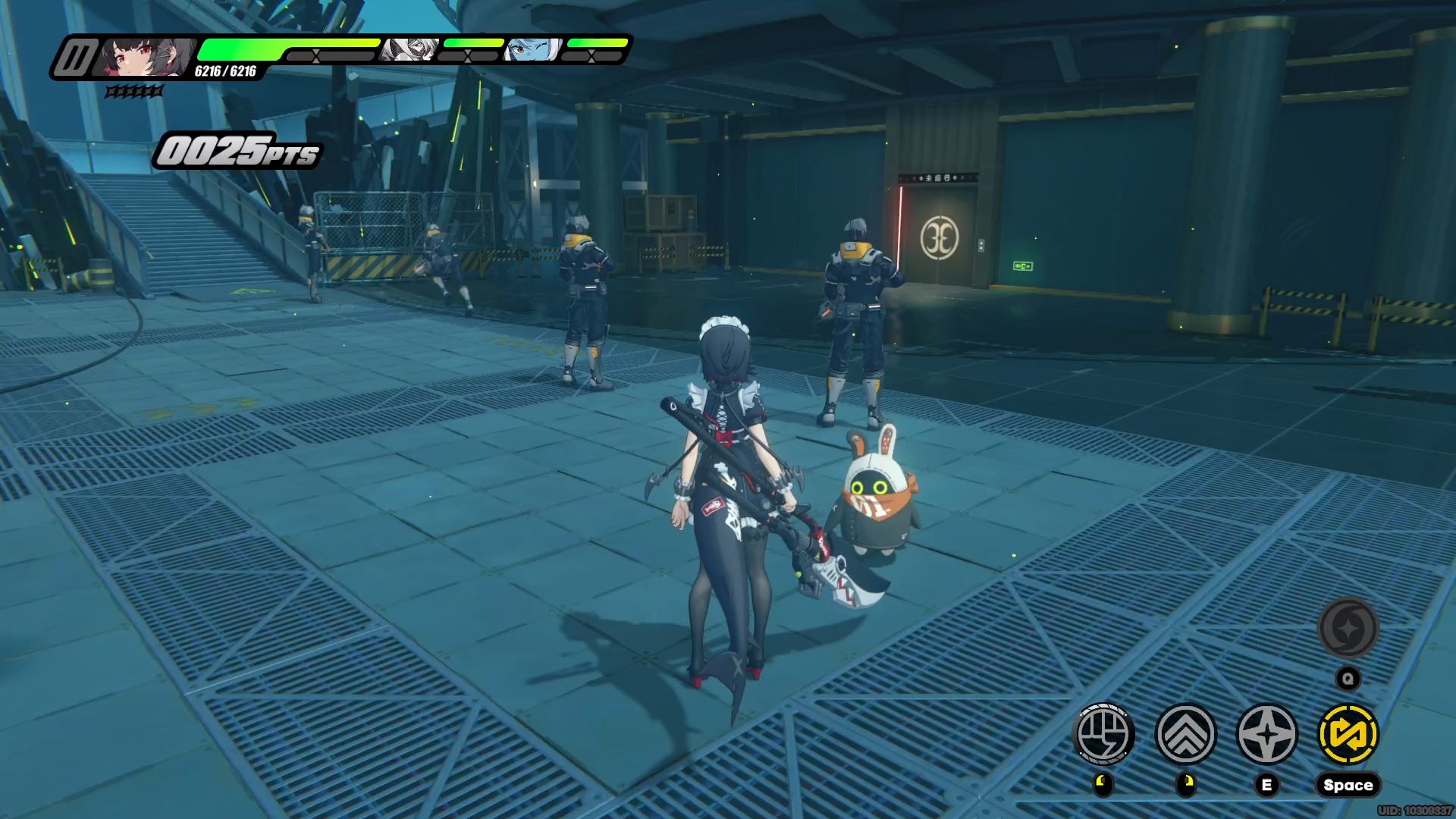1456x819 pixels.
Task: Activate the swirl ultimate ability icon
Action: pyautogui.click(x=1348, y=628)
